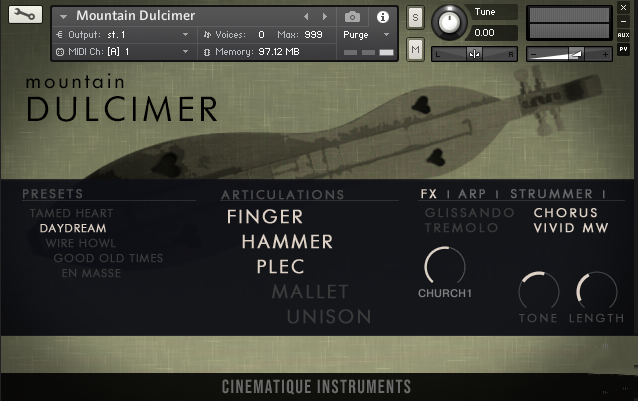Open the Purge dropdown
638x401 pixels.
click(x=362, y=34)
